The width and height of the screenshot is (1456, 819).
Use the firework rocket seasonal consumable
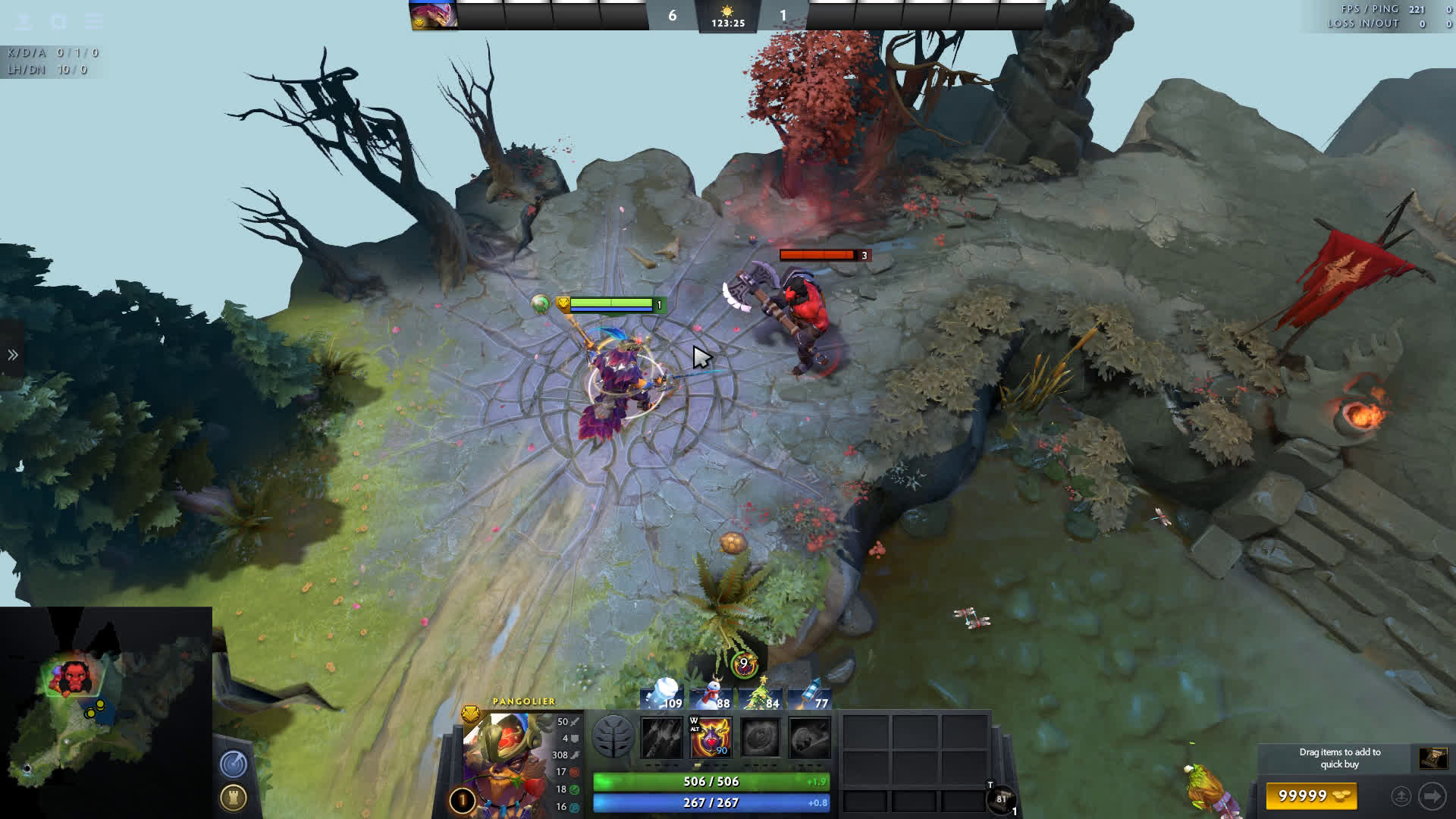coord(810,695)
